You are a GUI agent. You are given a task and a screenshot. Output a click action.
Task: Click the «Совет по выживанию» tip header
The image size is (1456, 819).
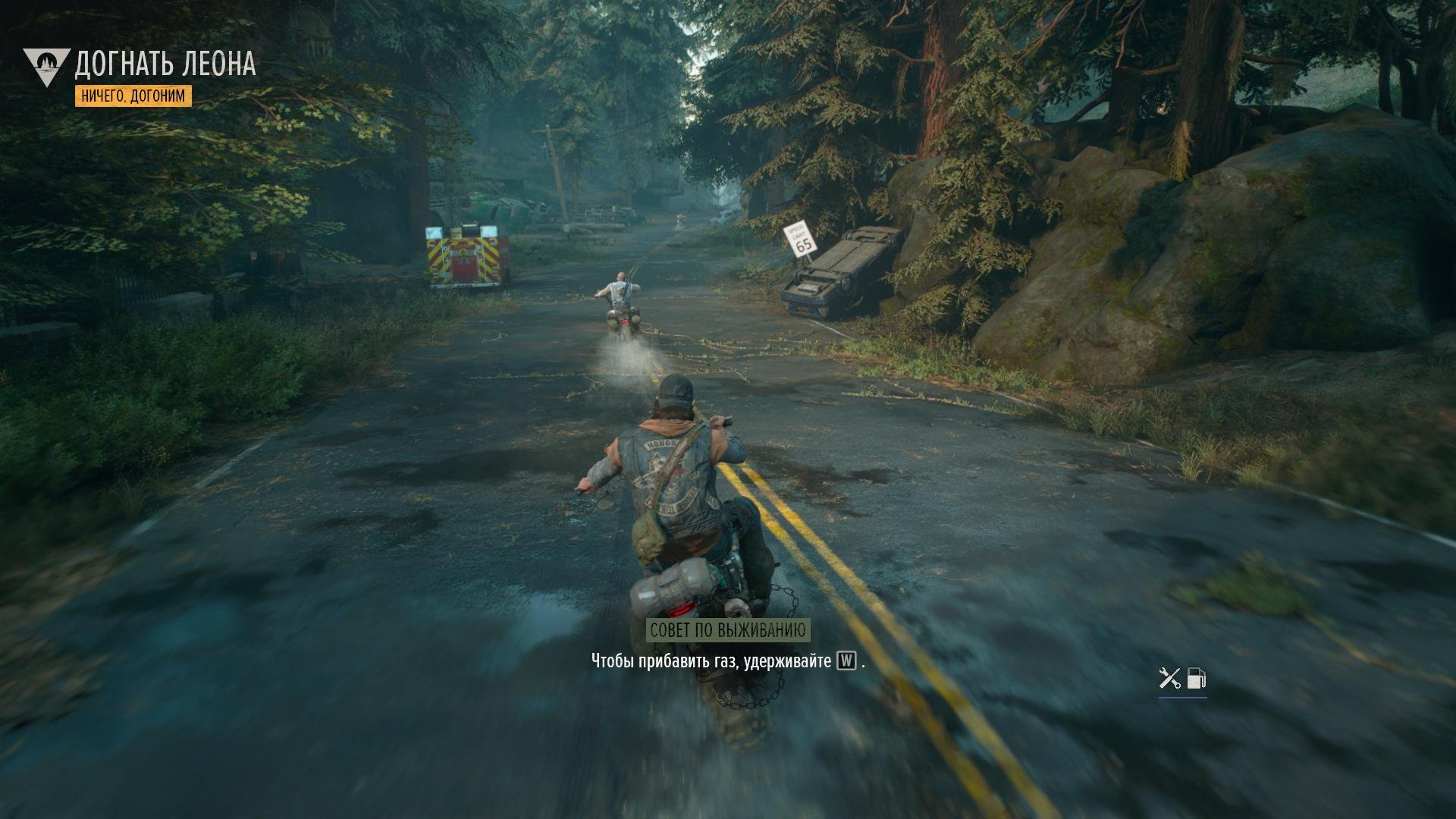pos(727,630)
